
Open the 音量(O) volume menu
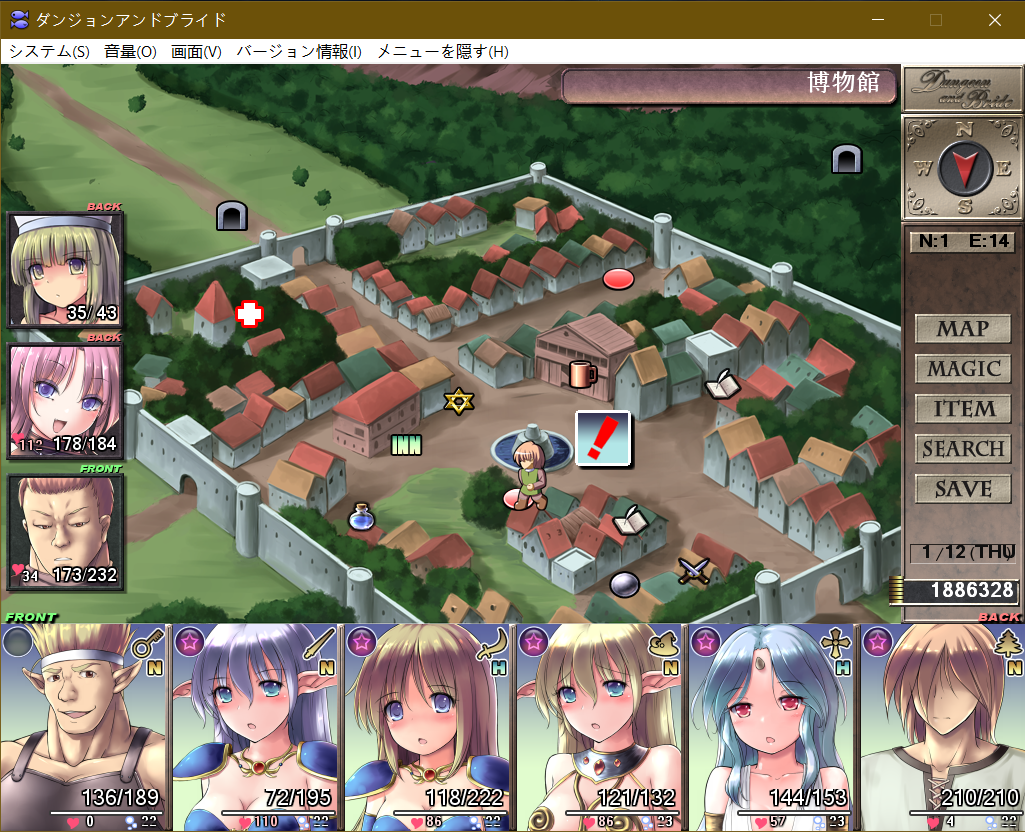[x=130, y=52]
